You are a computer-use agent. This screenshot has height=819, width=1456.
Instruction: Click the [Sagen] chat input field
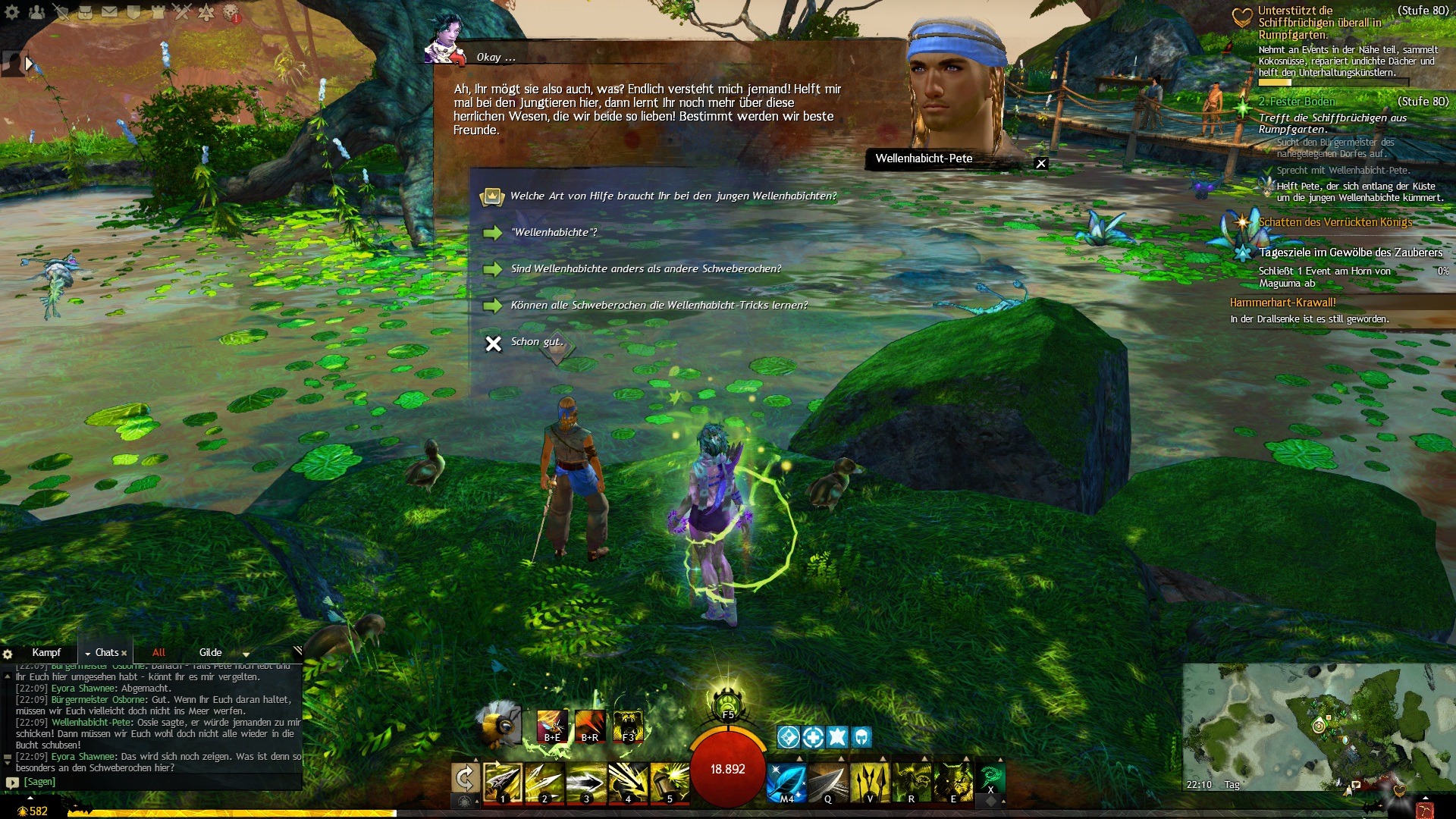click(x=152, y=782)
